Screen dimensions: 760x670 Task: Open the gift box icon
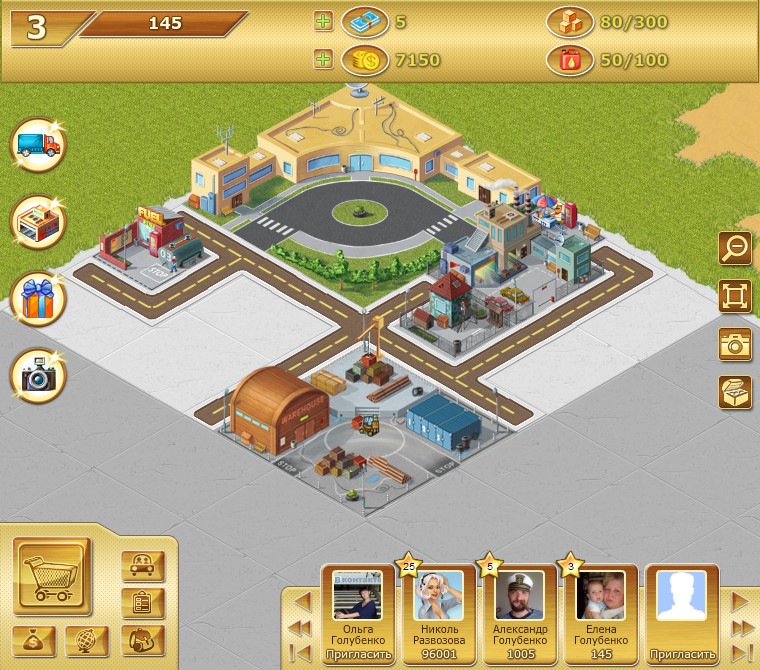point(38,299)
